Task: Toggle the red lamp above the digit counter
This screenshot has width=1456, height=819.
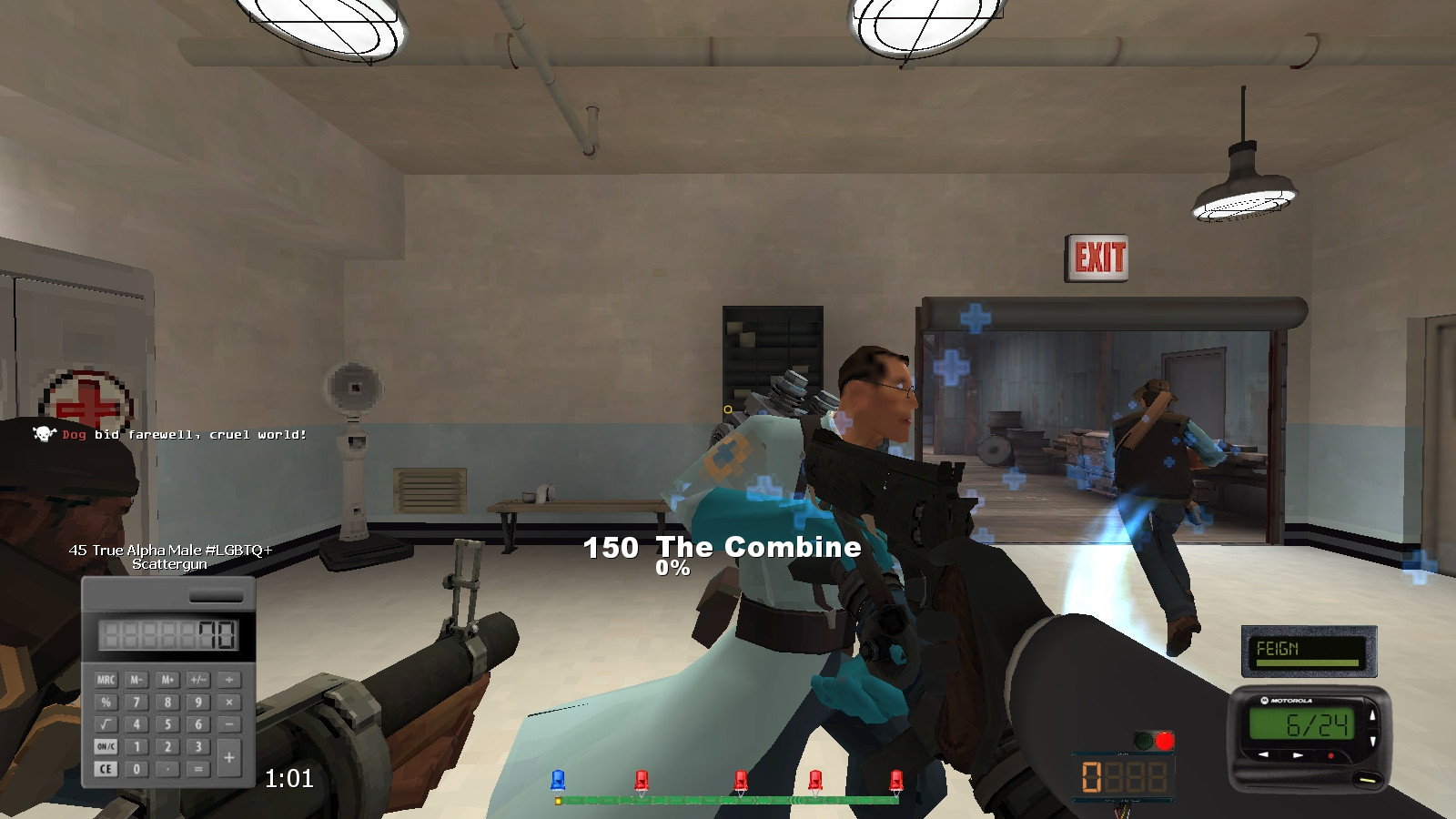Action: pyautogui.click(x=1166, y=740)
